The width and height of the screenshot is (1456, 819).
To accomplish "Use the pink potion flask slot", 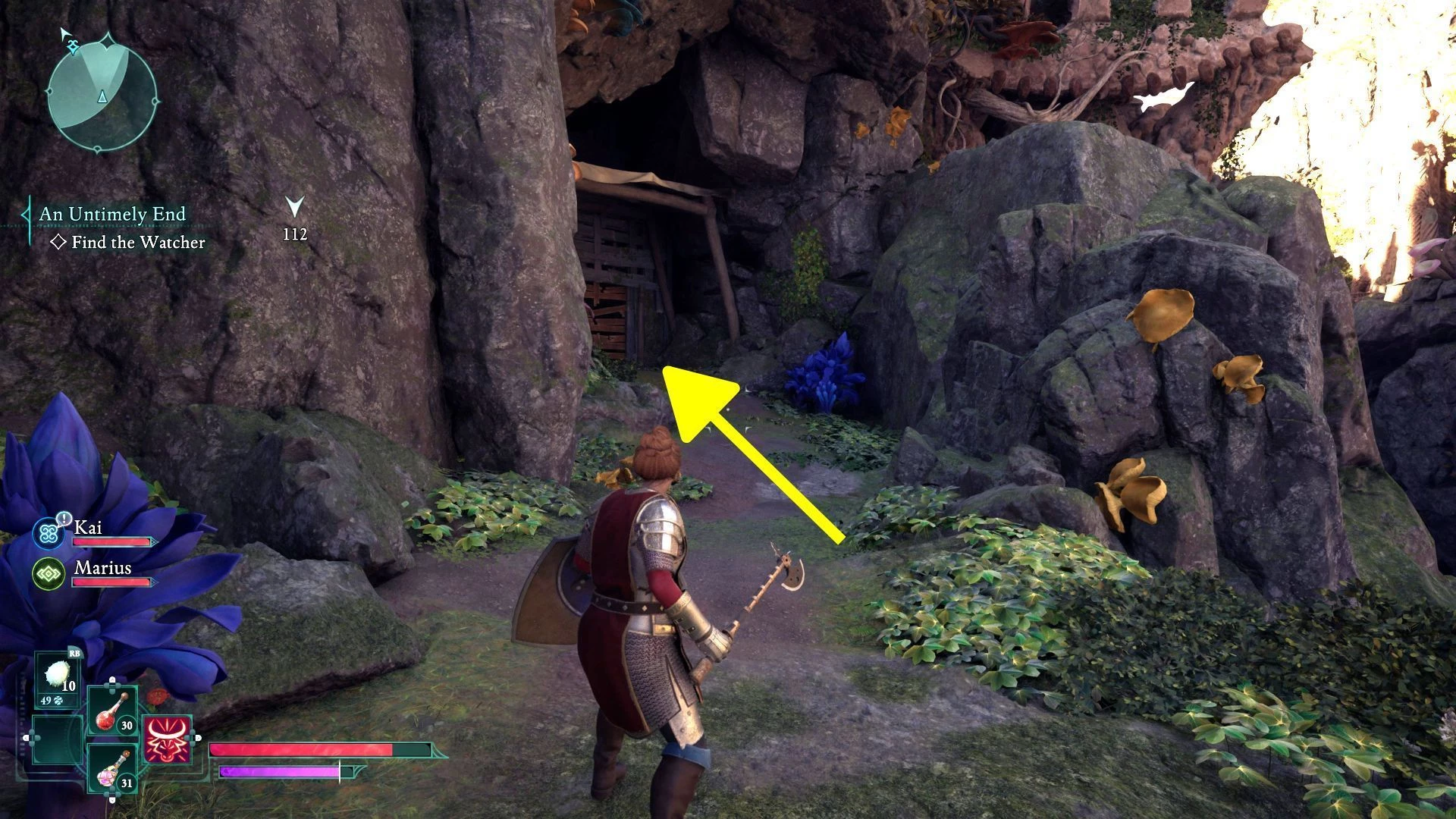I will click(x=111, y=768).
